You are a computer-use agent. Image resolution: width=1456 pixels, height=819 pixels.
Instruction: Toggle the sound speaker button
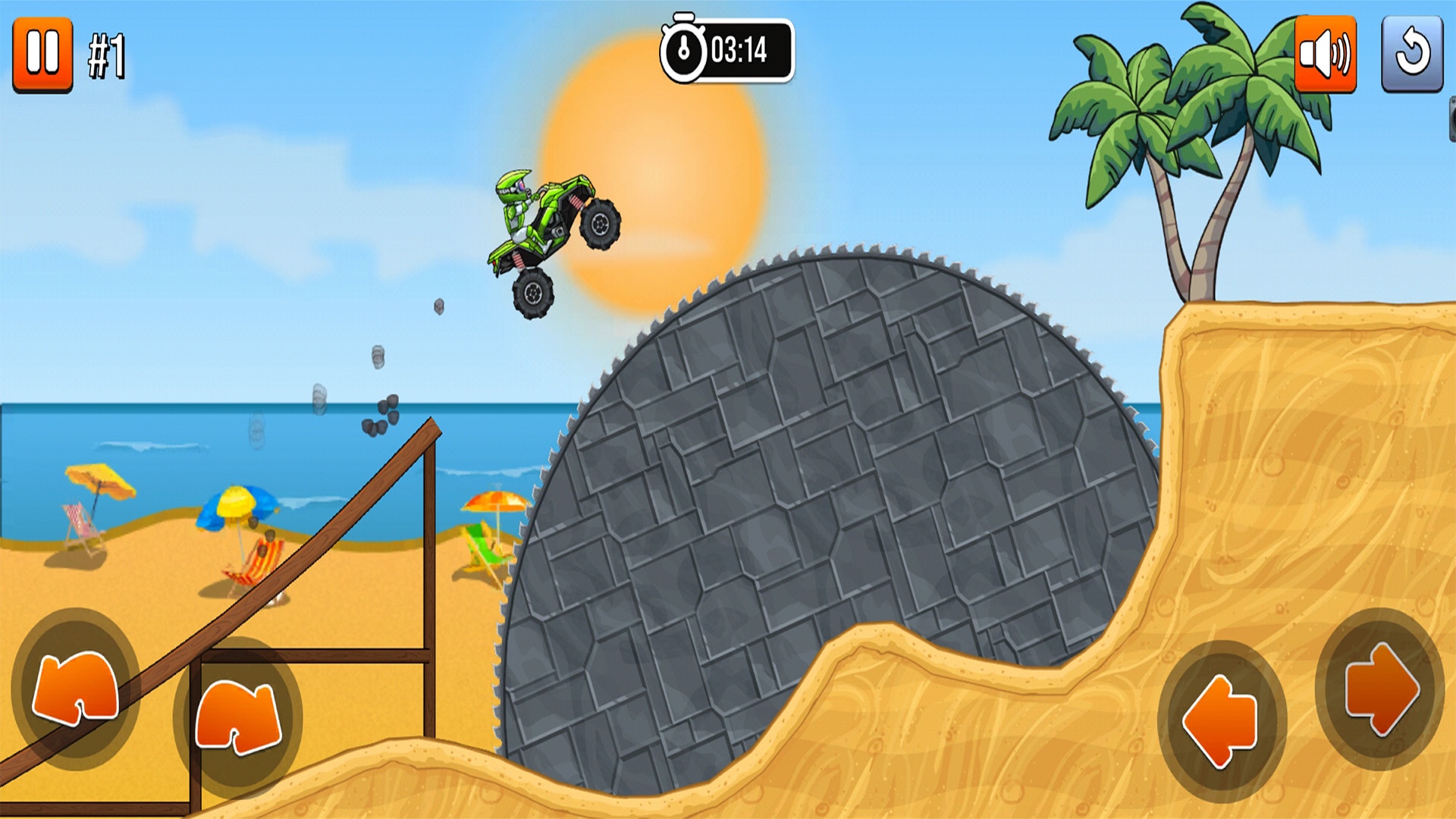point(1325,55)
